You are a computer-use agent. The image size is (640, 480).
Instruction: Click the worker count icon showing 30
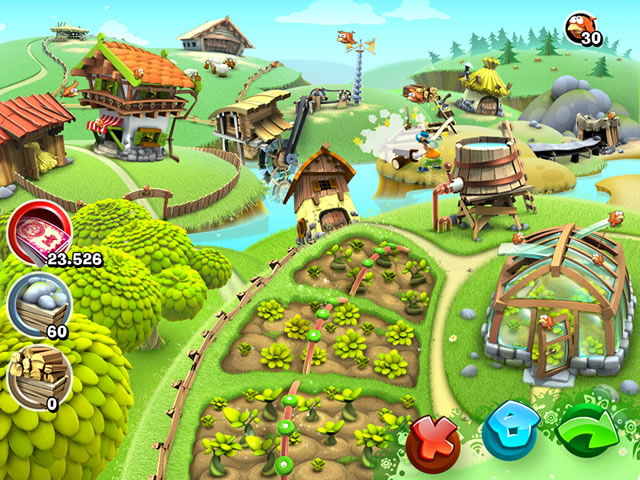point(581,29)
